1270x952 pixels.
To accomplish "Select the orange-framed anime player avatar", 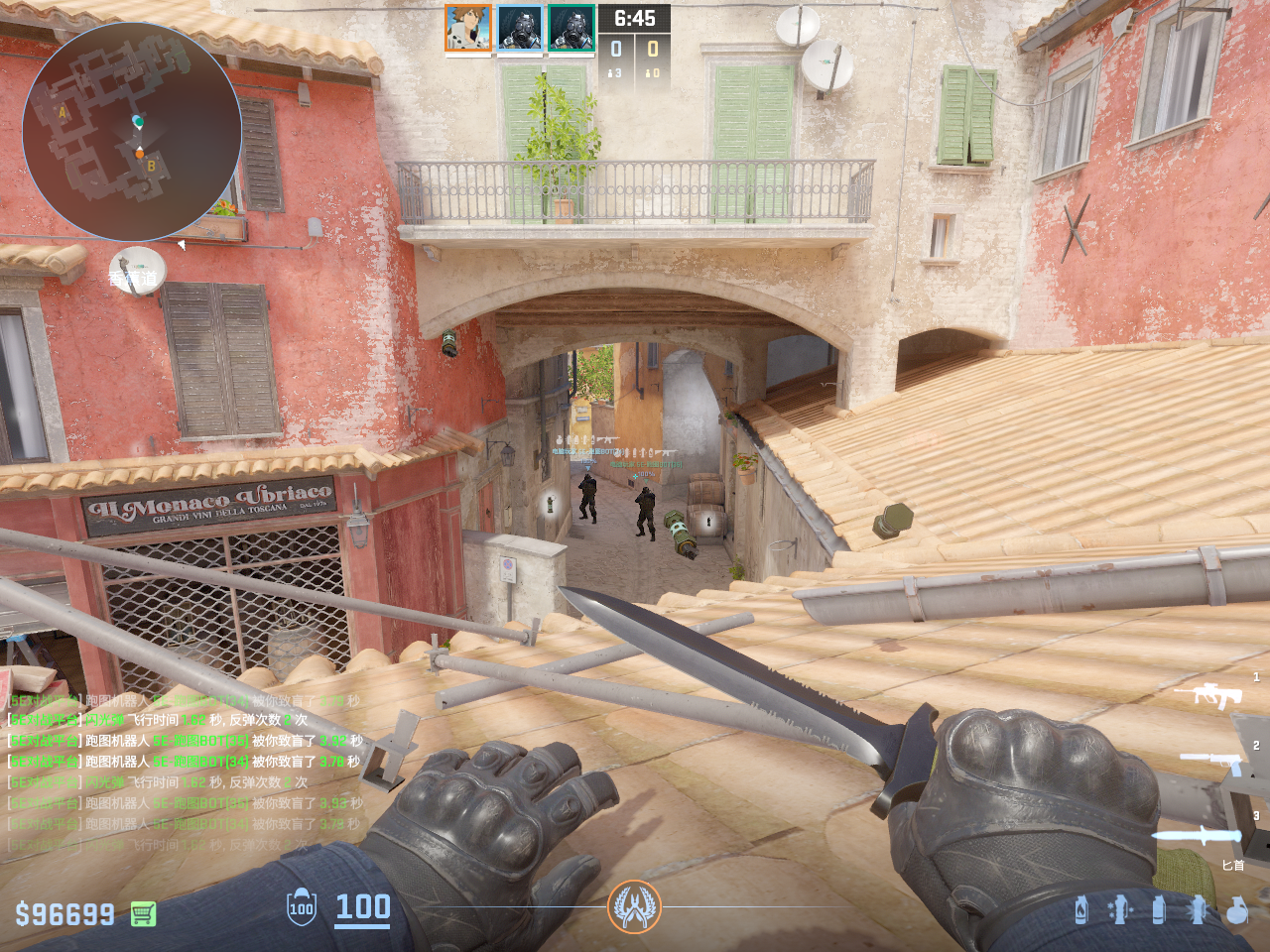I will pyautogui.click(x=467, y=28).
